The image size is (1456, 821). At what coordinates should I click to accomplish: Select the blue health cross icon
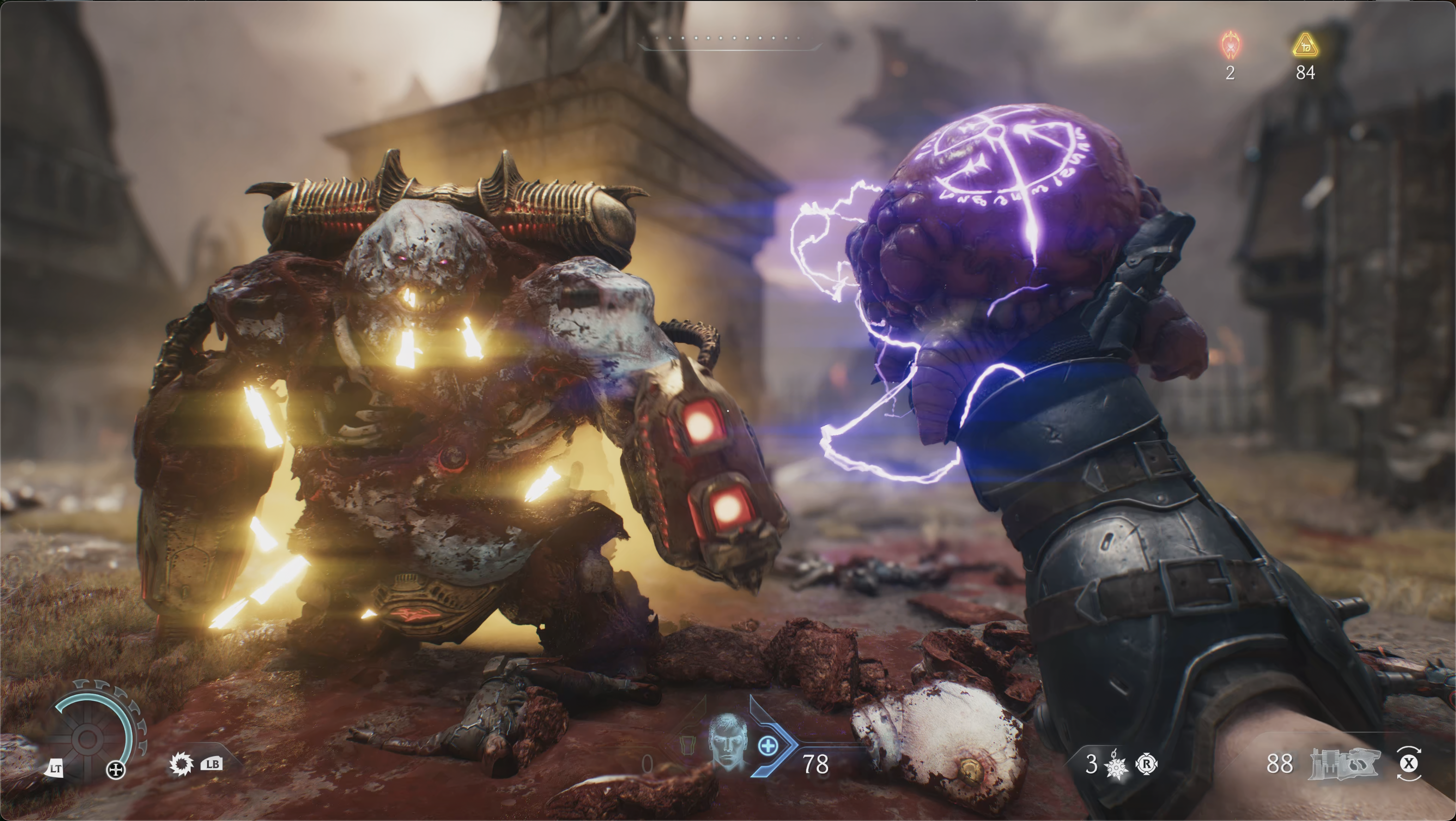coord(767,746)
